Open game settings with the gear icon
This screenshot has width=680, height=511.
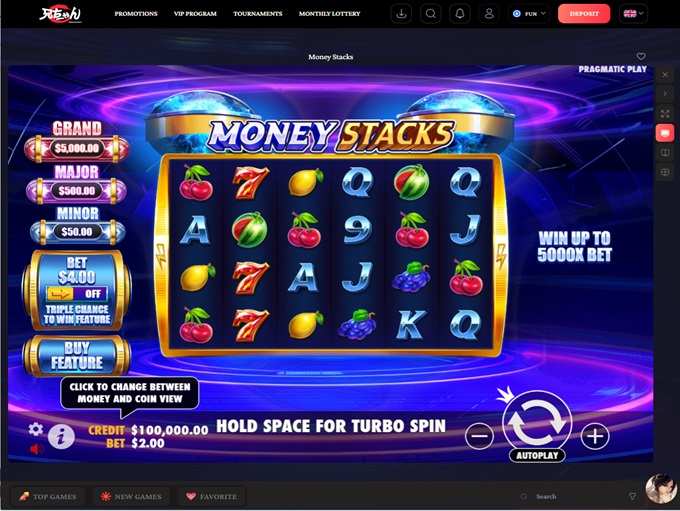point(36,429)
